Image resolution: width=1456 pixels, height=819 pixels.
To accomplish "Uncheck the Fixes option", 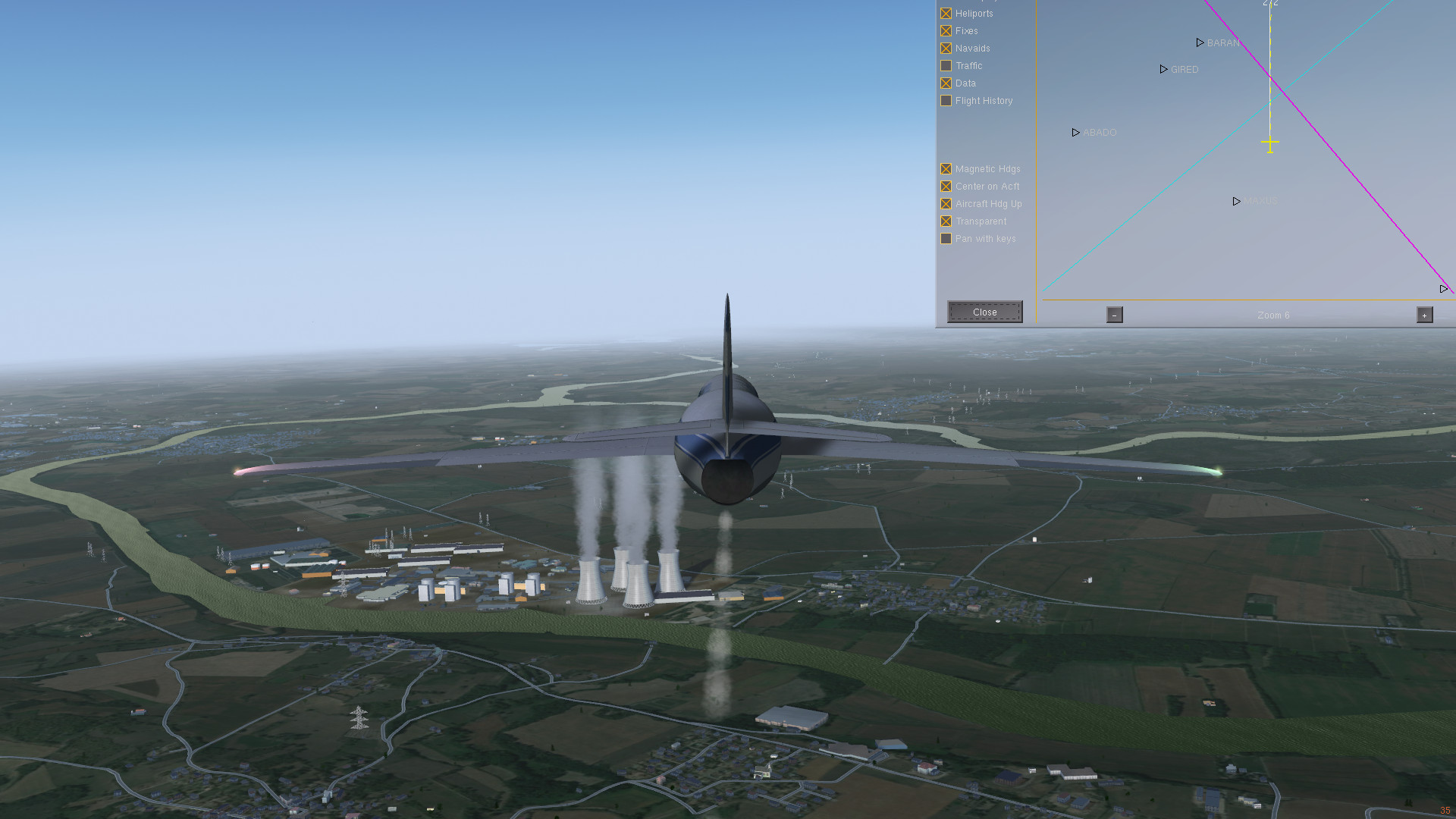I will click(x=946, y=30).
